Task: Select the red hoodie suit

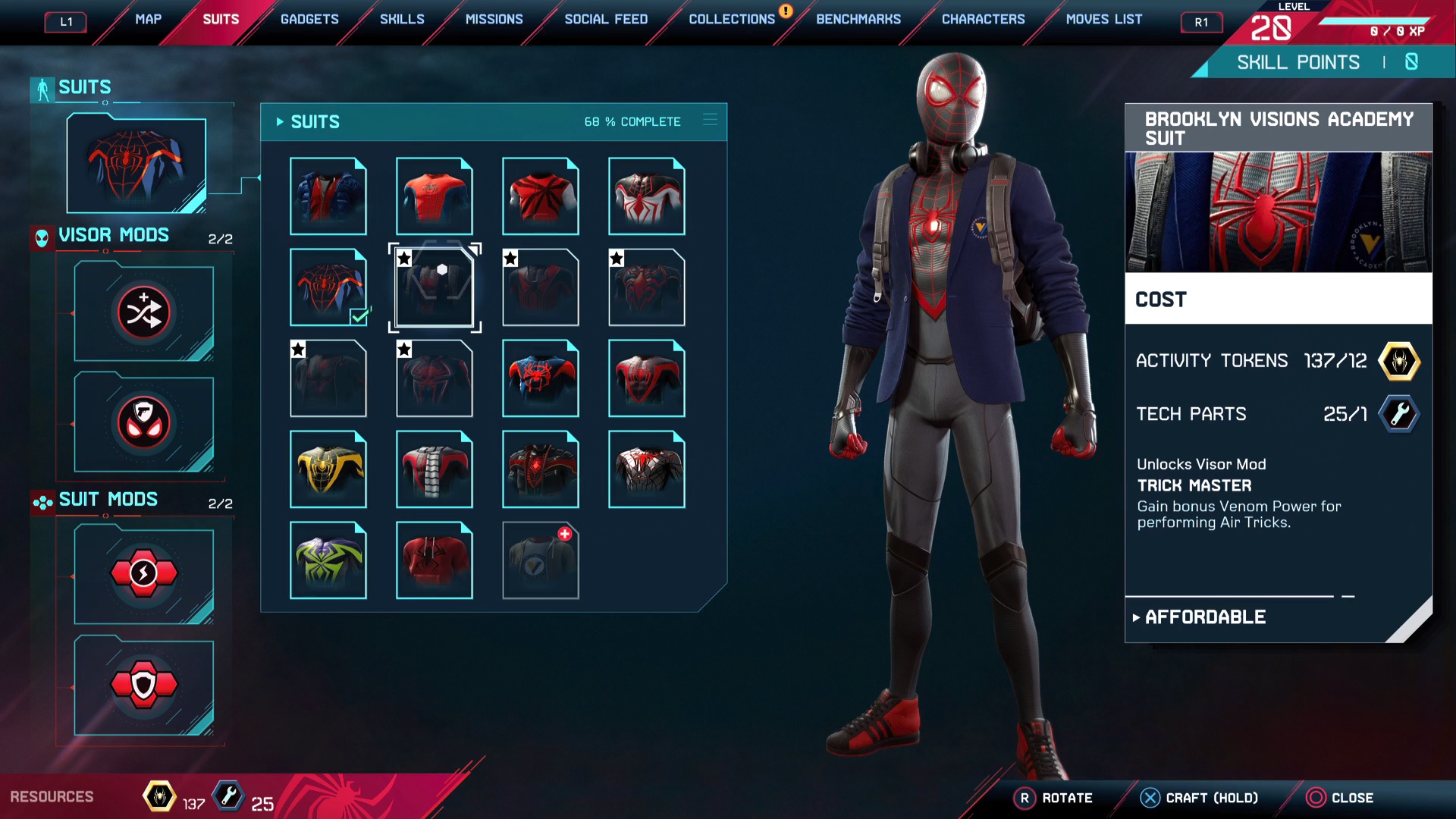Action: point(435,560)
